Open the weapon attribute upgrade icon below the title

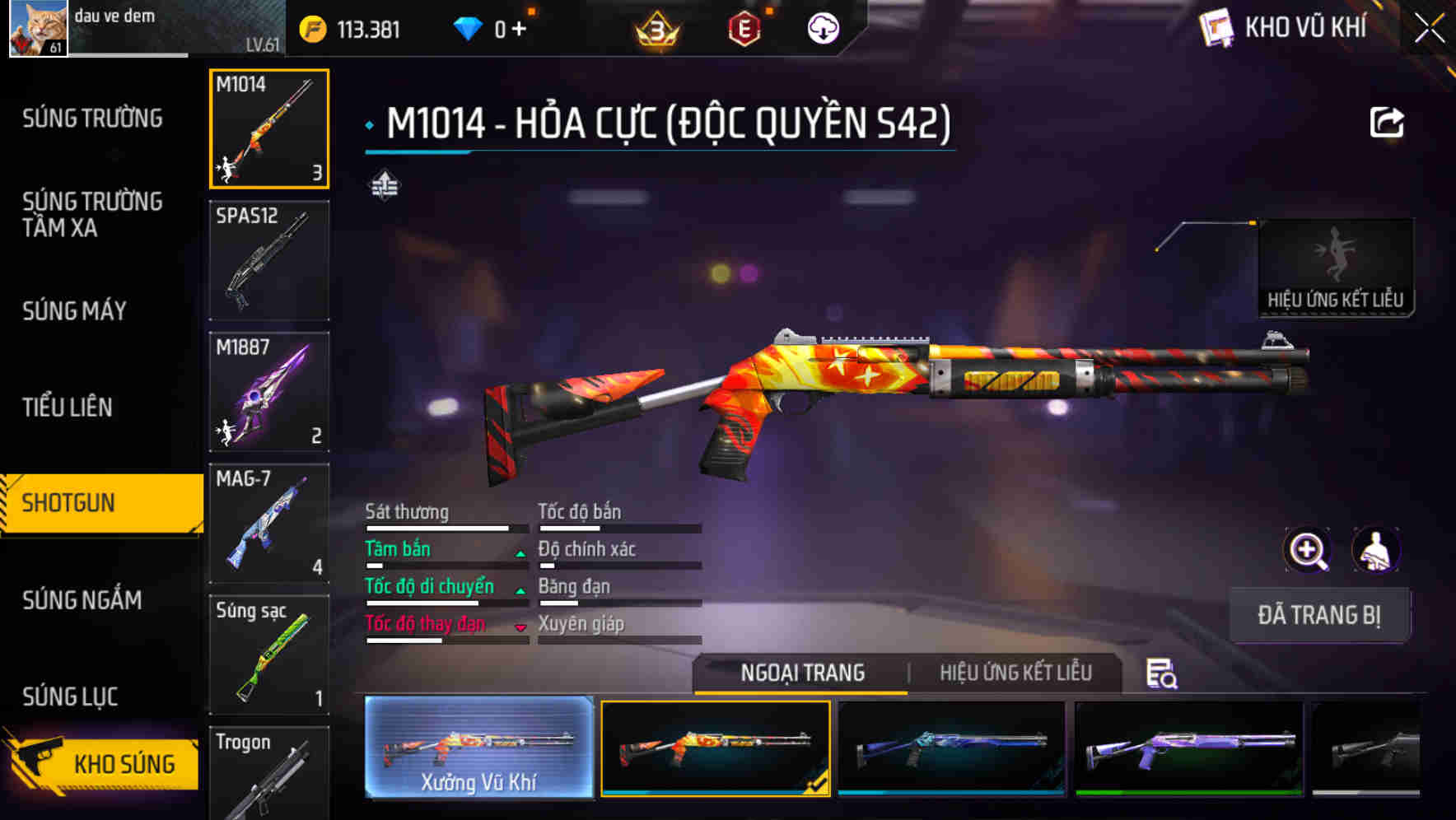click(x=384, y=186)
